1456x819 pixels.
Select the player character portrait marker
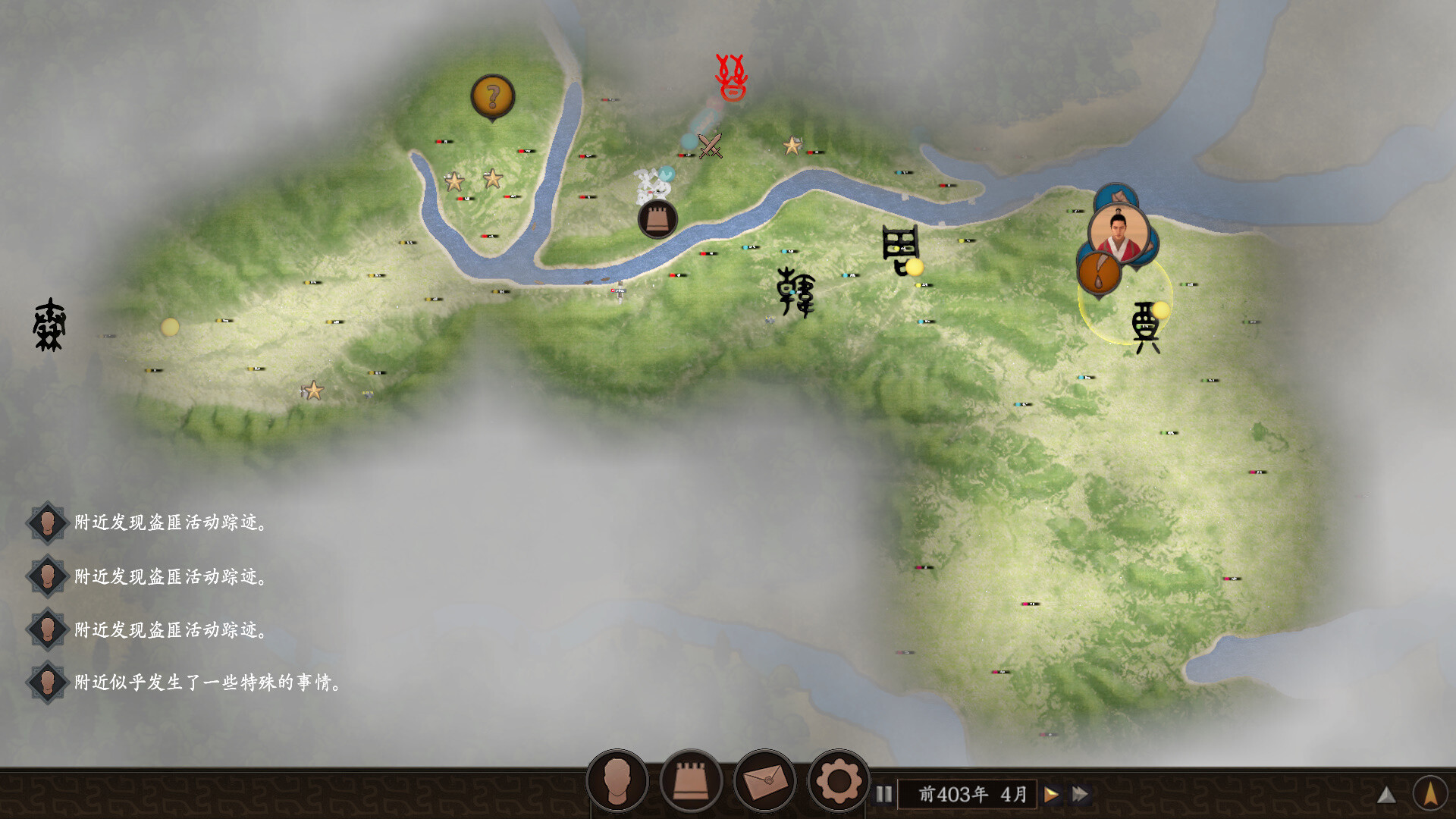1119,233
